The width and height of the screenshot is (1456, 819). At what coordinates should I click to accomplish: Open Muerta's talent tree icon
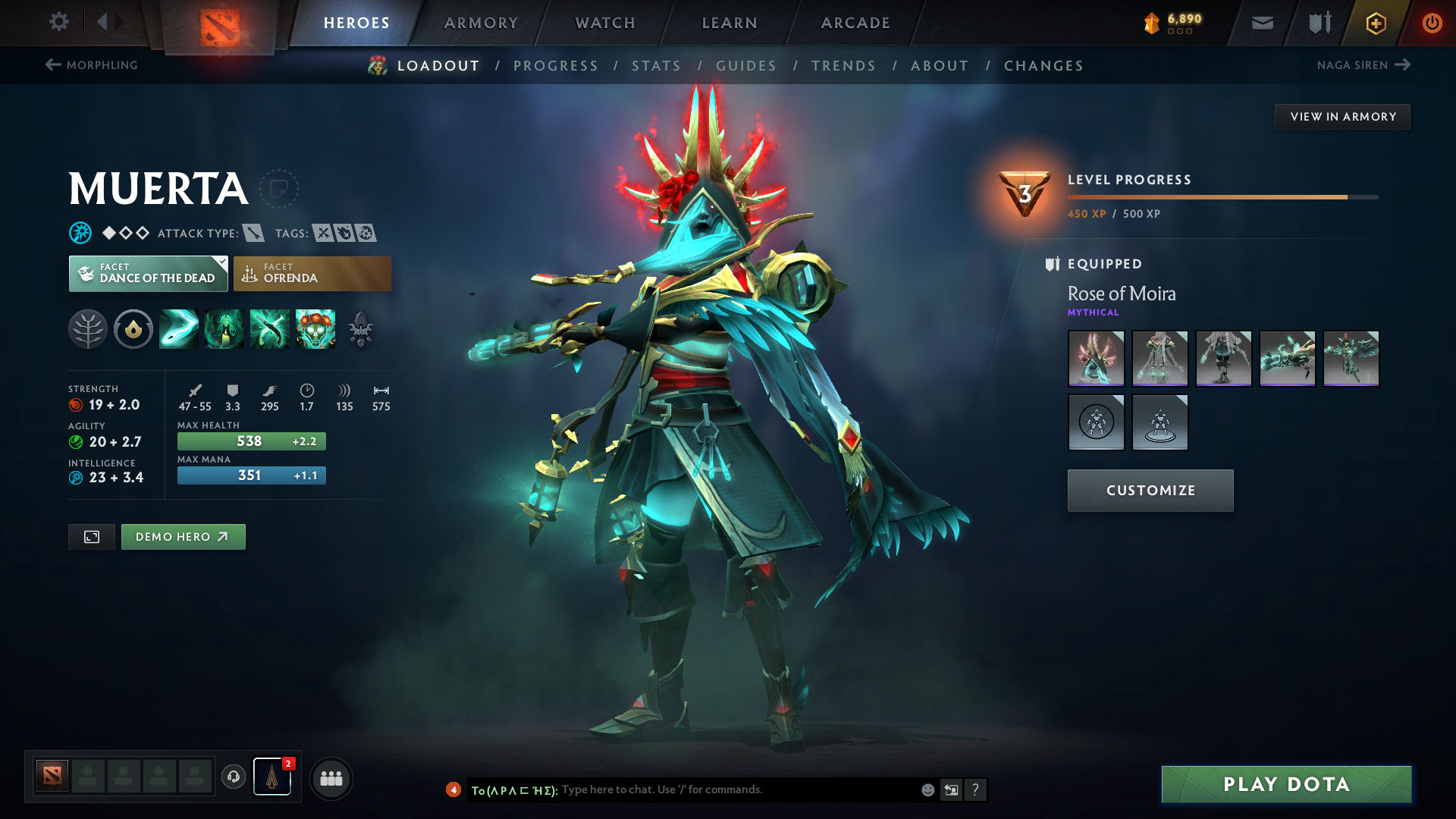tap(87, 329)
